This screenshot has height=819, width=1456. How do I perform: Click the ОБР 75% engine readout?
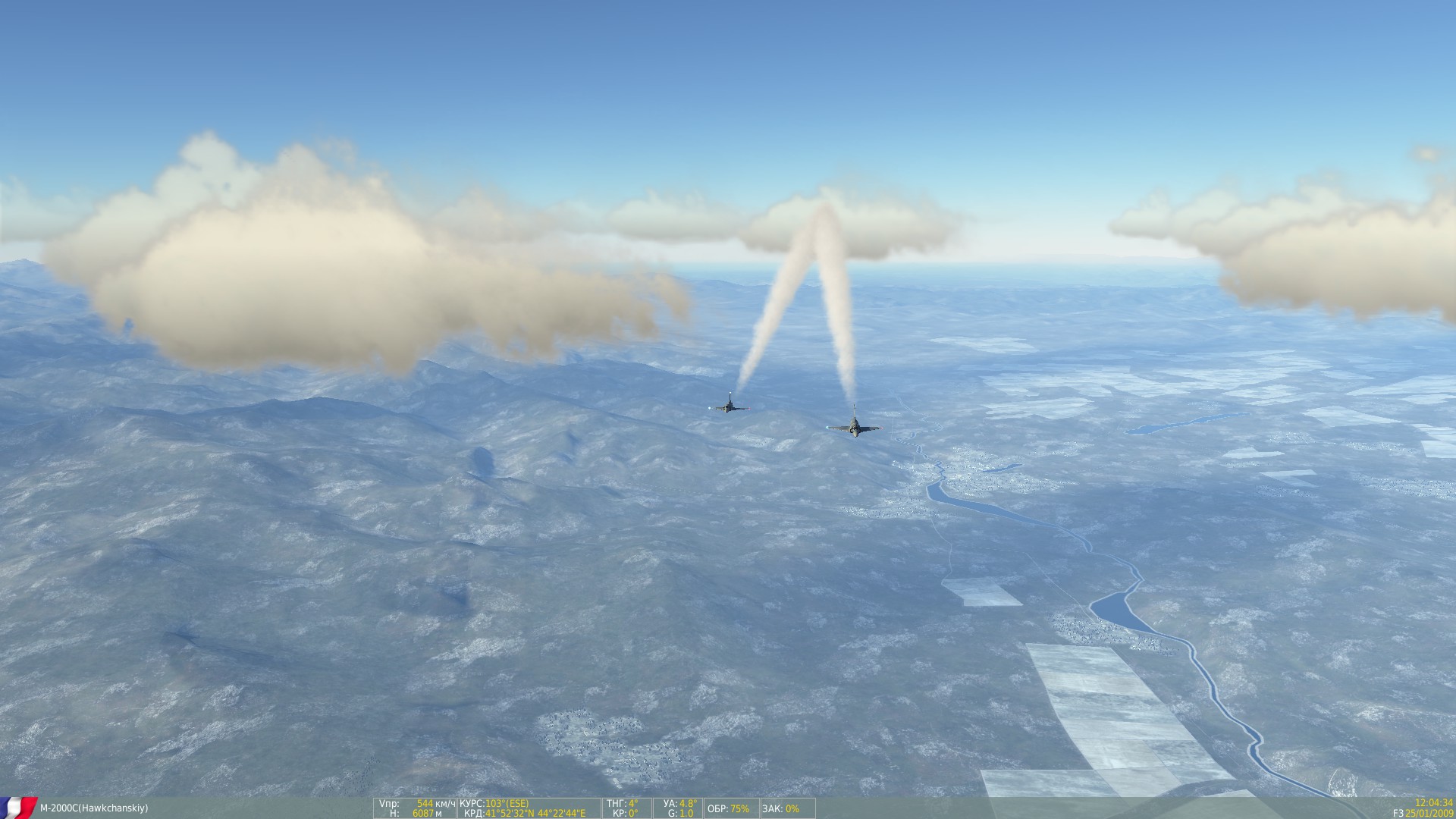[728, 806]
